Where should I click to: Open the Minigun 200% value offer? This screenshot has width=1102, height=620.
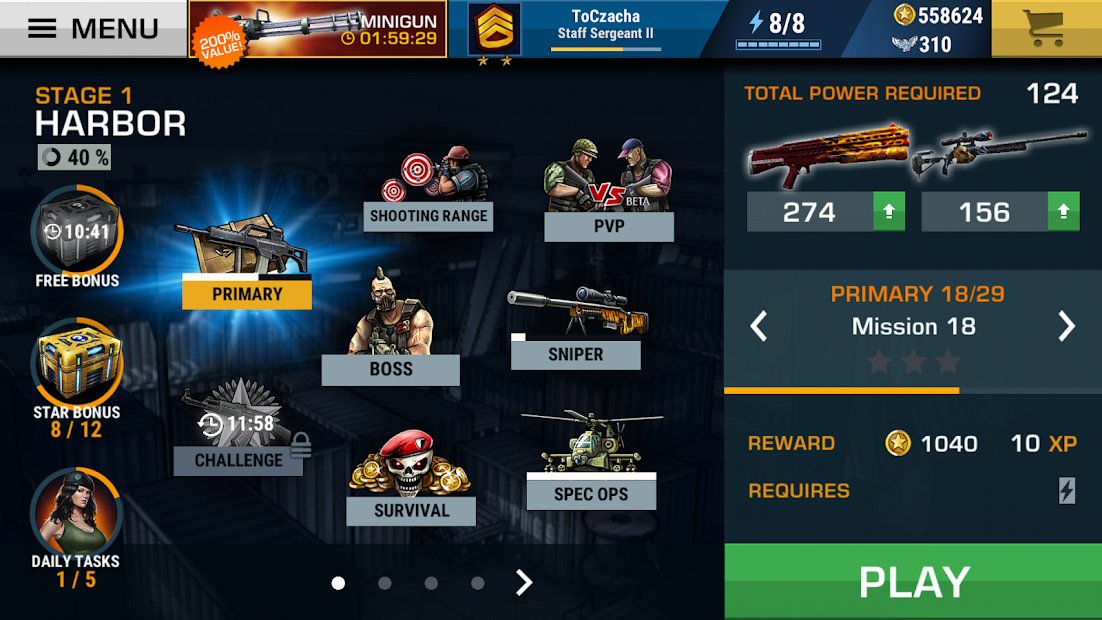click(318, 29)
